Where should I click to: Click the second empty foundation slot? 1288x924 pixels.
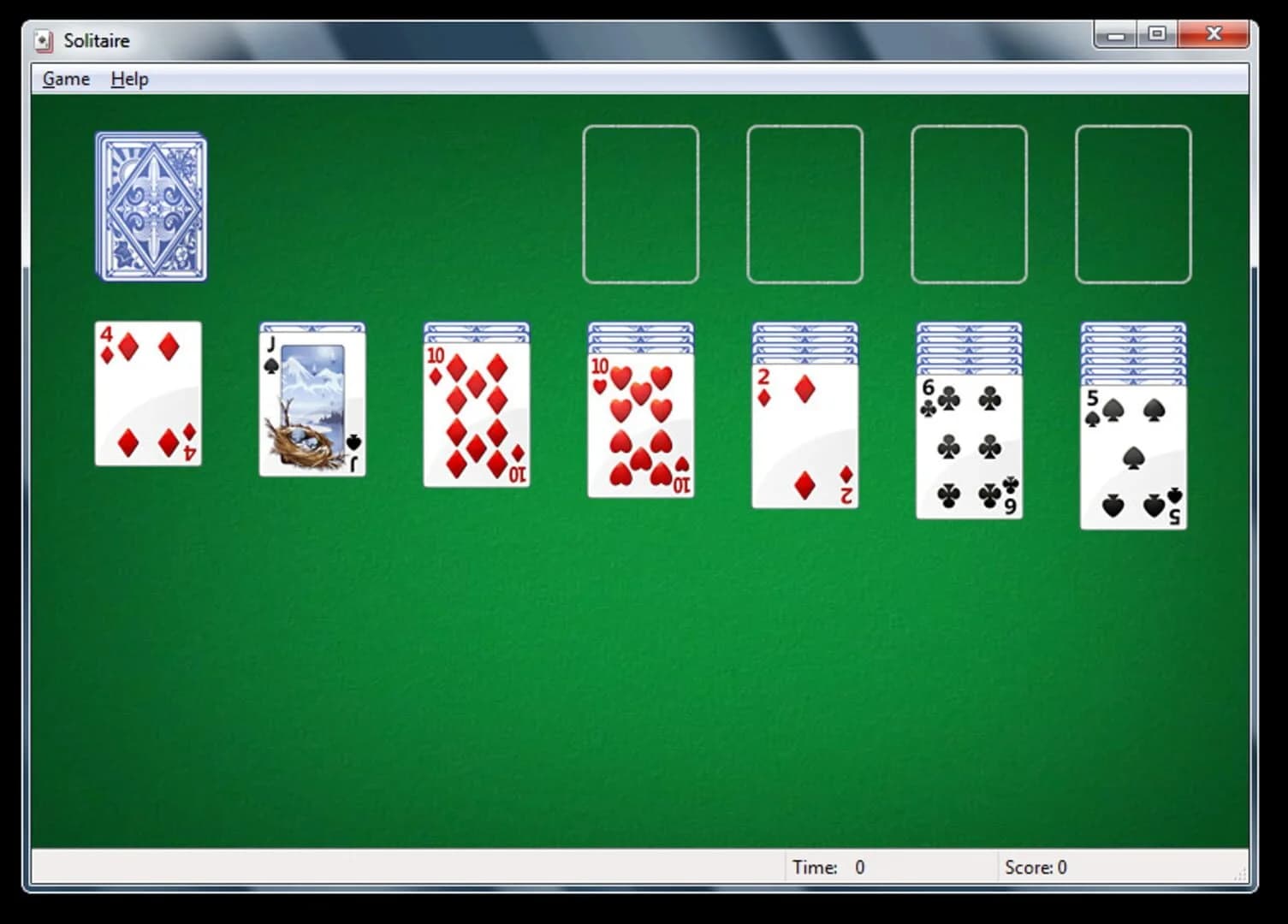click(x=804, y=204)
